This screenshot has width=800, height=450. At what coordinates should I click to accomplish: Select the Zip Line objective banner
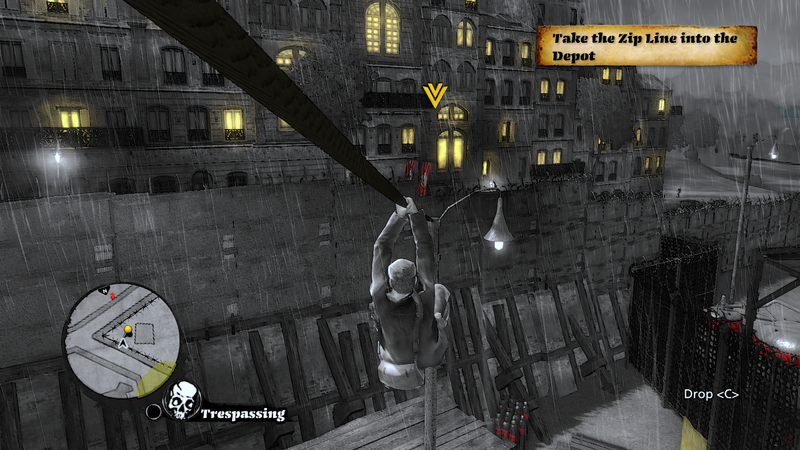pos(646,46)
